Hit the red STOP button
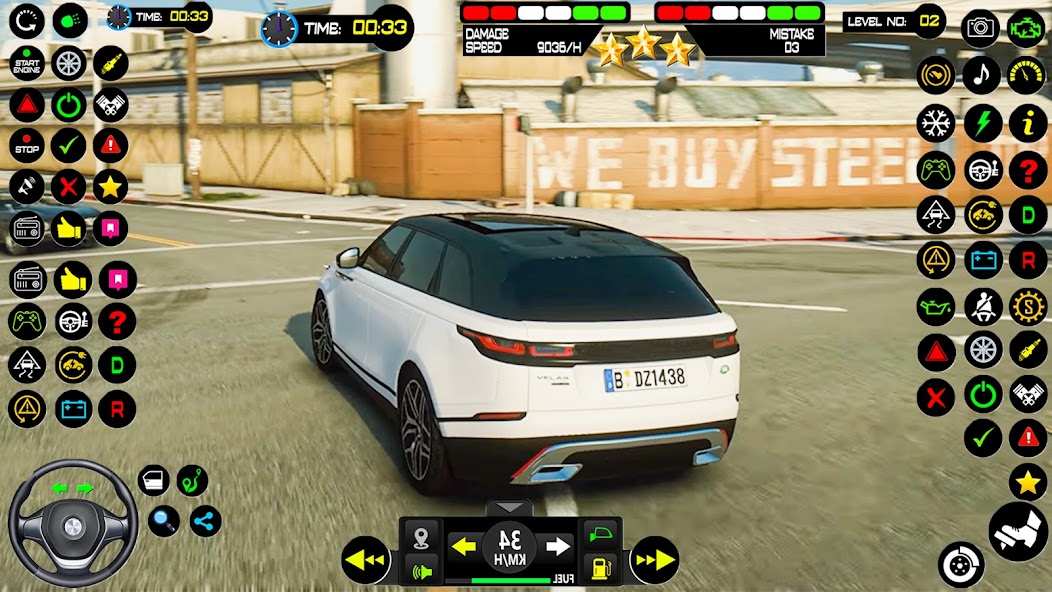This screenshot has width=1052, height=592. (27, 145)
